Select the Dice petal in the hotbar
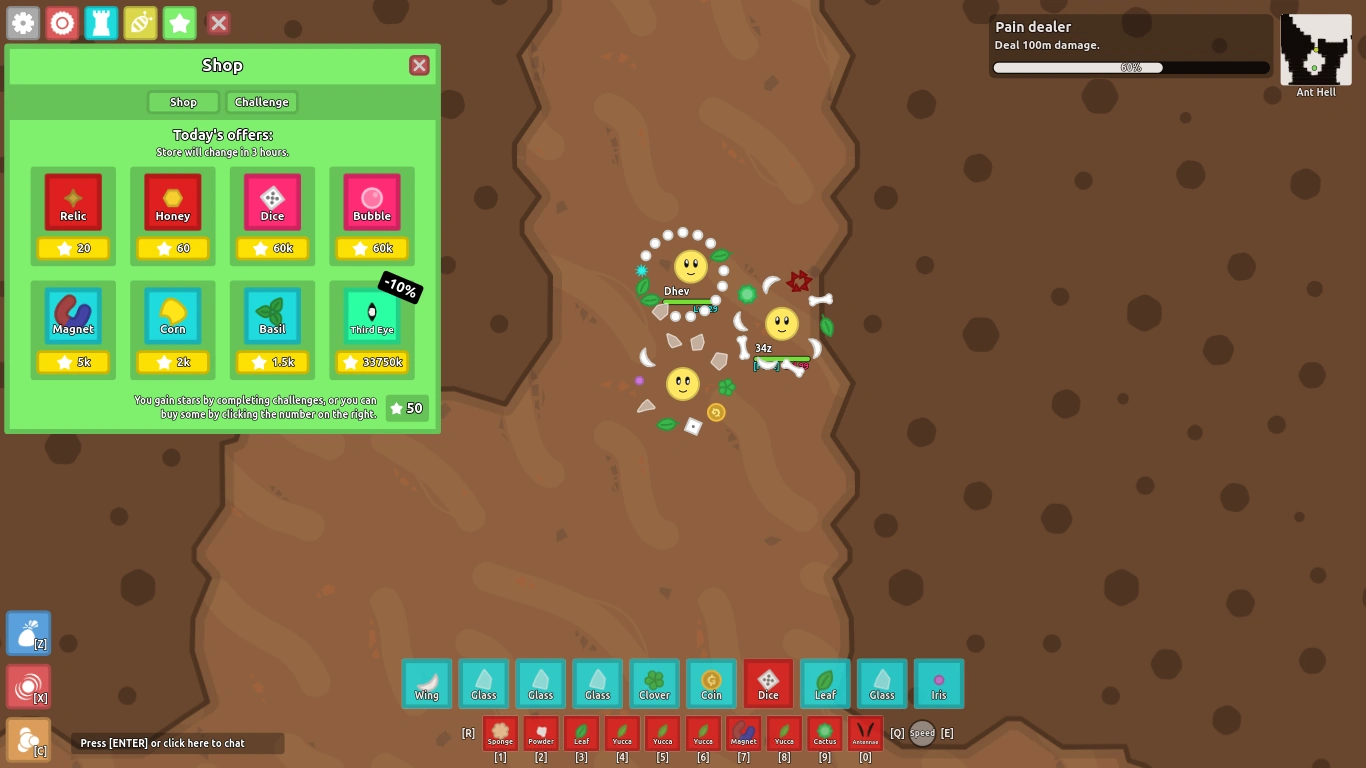1366x768 pixels. click(768, 683)
